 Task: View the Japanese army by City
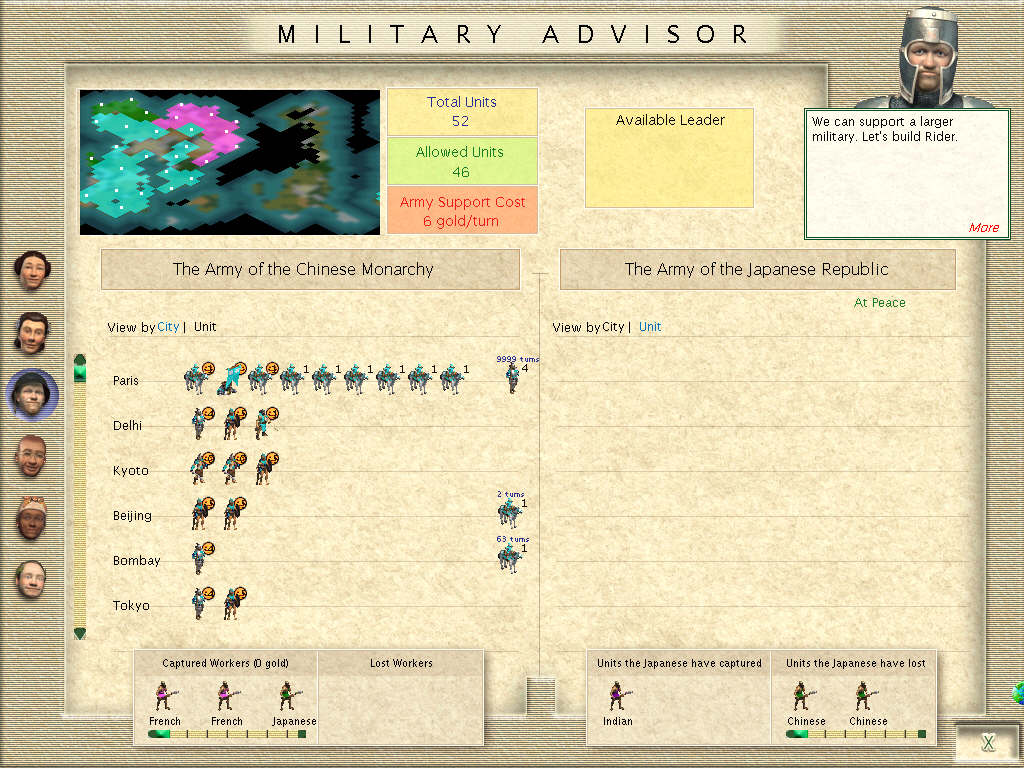[x=613, y=327]
